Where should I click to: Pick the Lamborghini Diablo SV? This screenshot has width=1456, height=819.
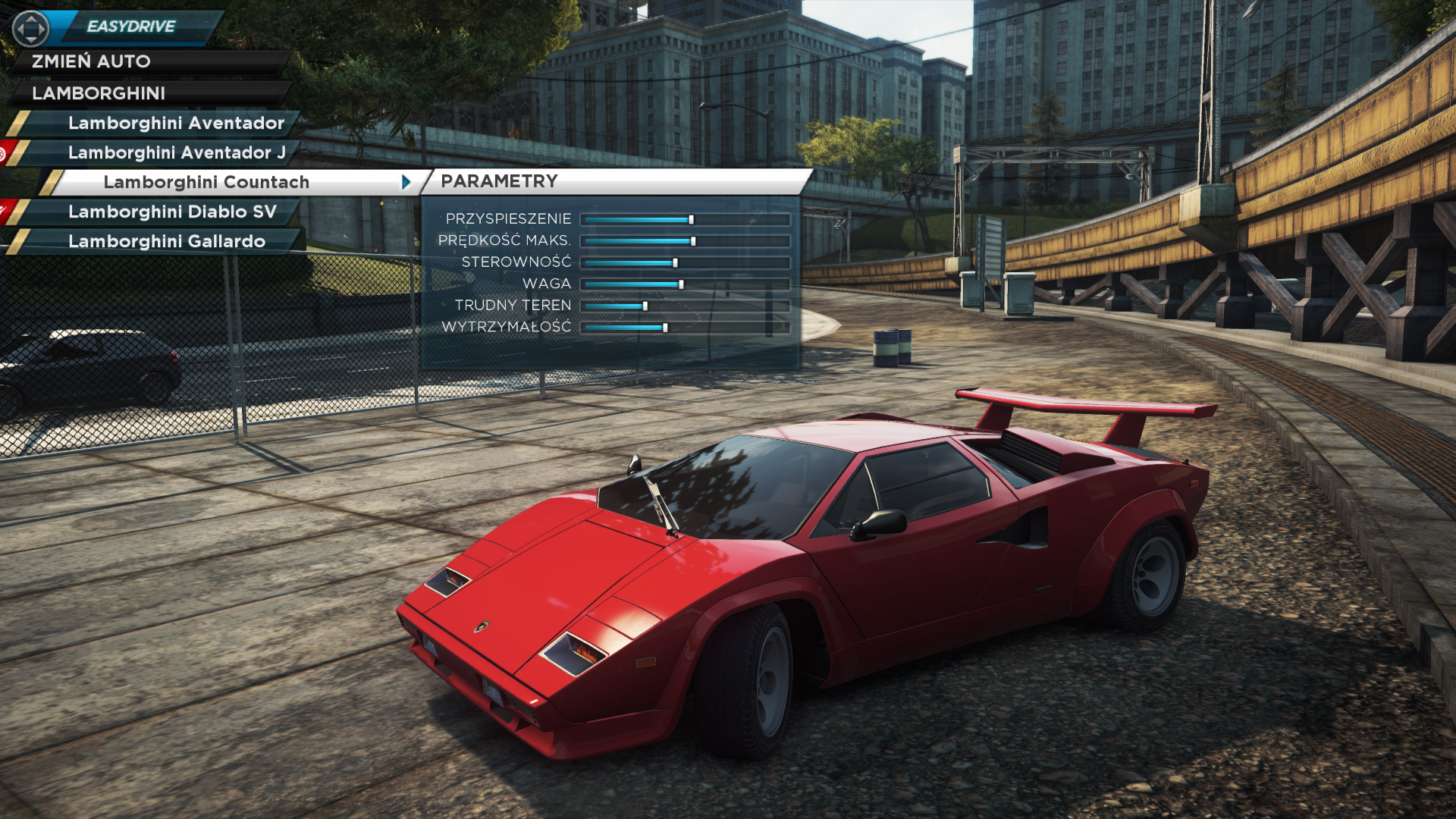click(x=172, y=212)
